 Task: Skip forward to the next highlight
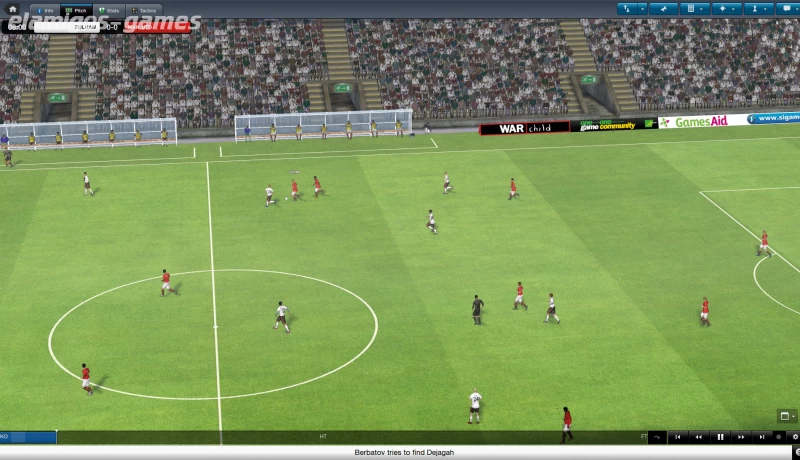click(760, 437)
